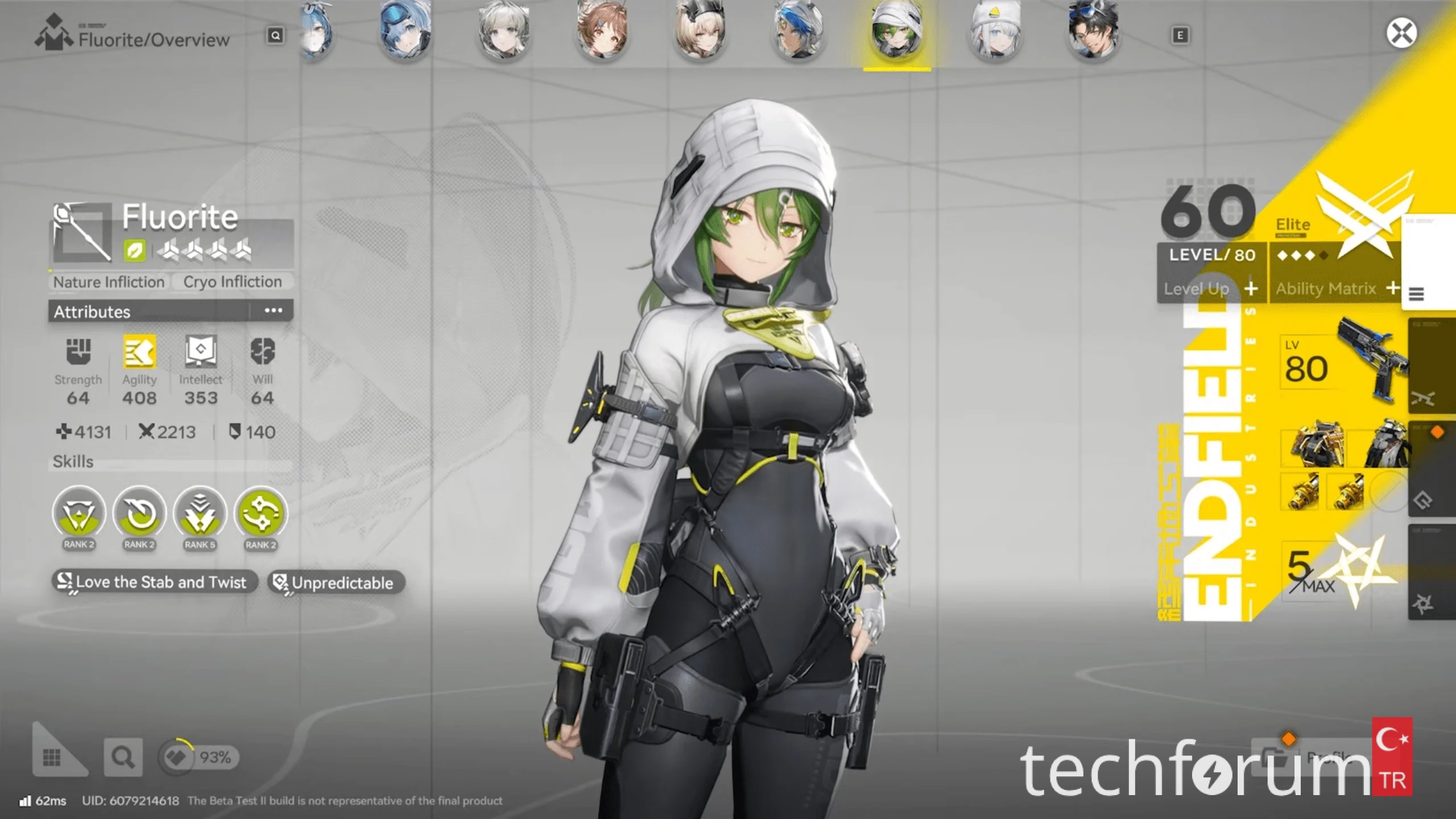This screenshot has height=819, width=1456.
Task: Select the Nature Infliction tag
Action: (109, 282)
